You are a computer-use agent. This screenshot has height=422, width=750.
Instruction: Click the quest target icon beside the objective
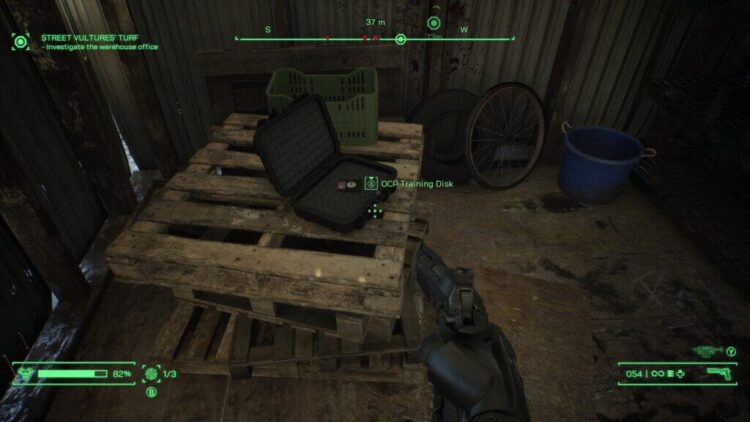point(20,41)
